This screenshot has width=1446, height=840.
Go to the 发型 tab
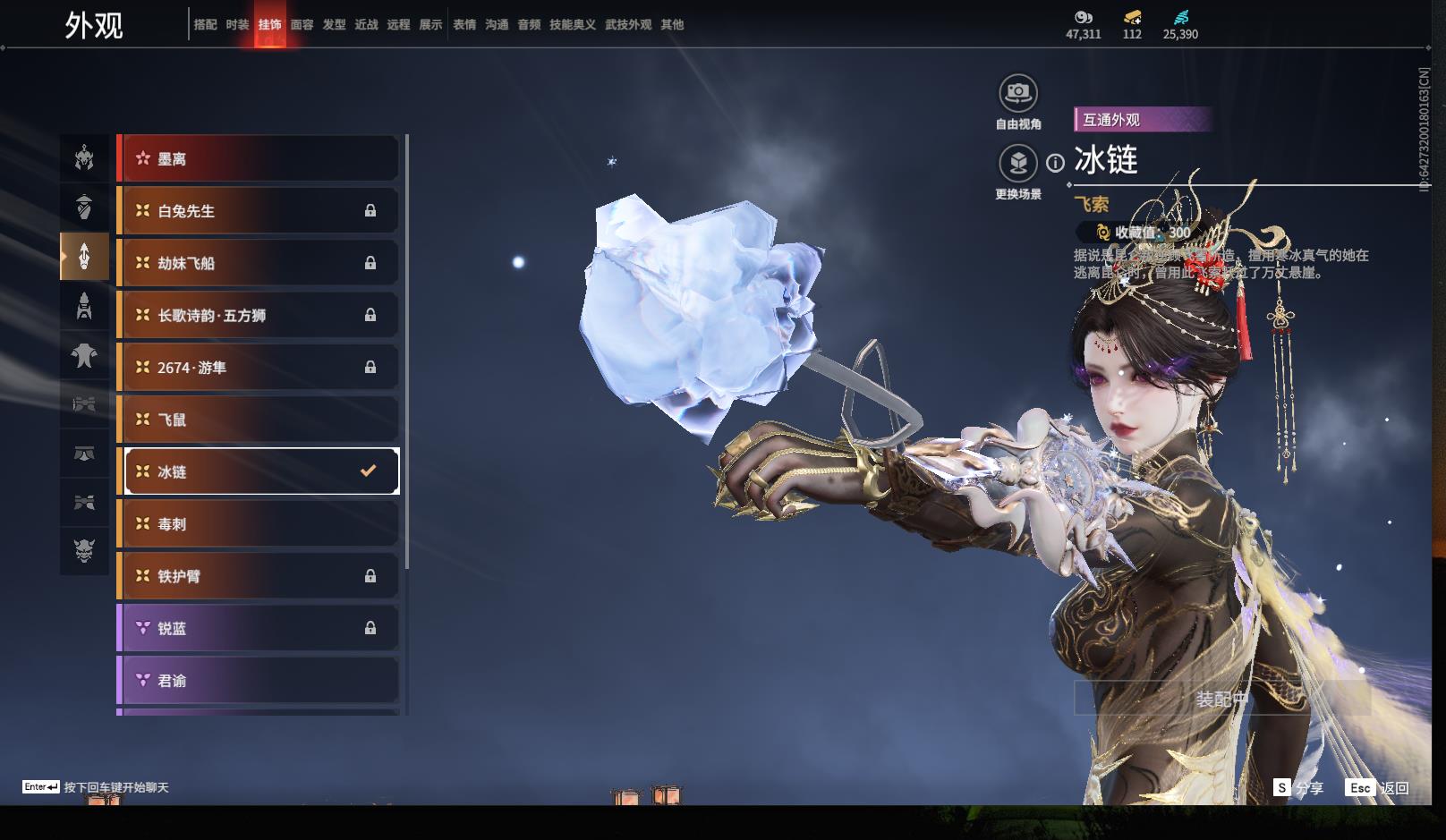[334, 25]
